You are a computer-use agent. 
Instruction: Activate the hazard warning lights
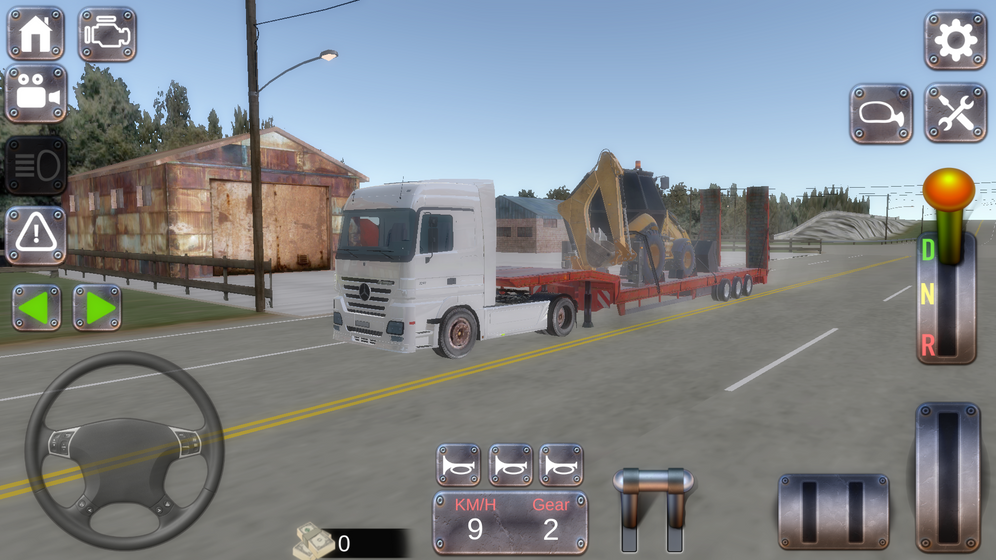36,235
